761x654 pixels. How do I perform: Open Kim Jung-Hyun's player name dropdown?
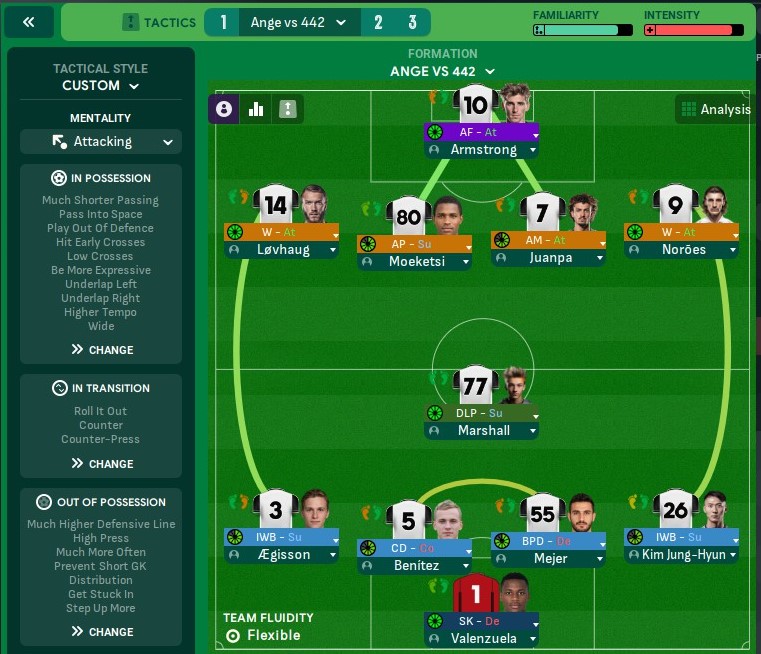click(x=682, y=554)
